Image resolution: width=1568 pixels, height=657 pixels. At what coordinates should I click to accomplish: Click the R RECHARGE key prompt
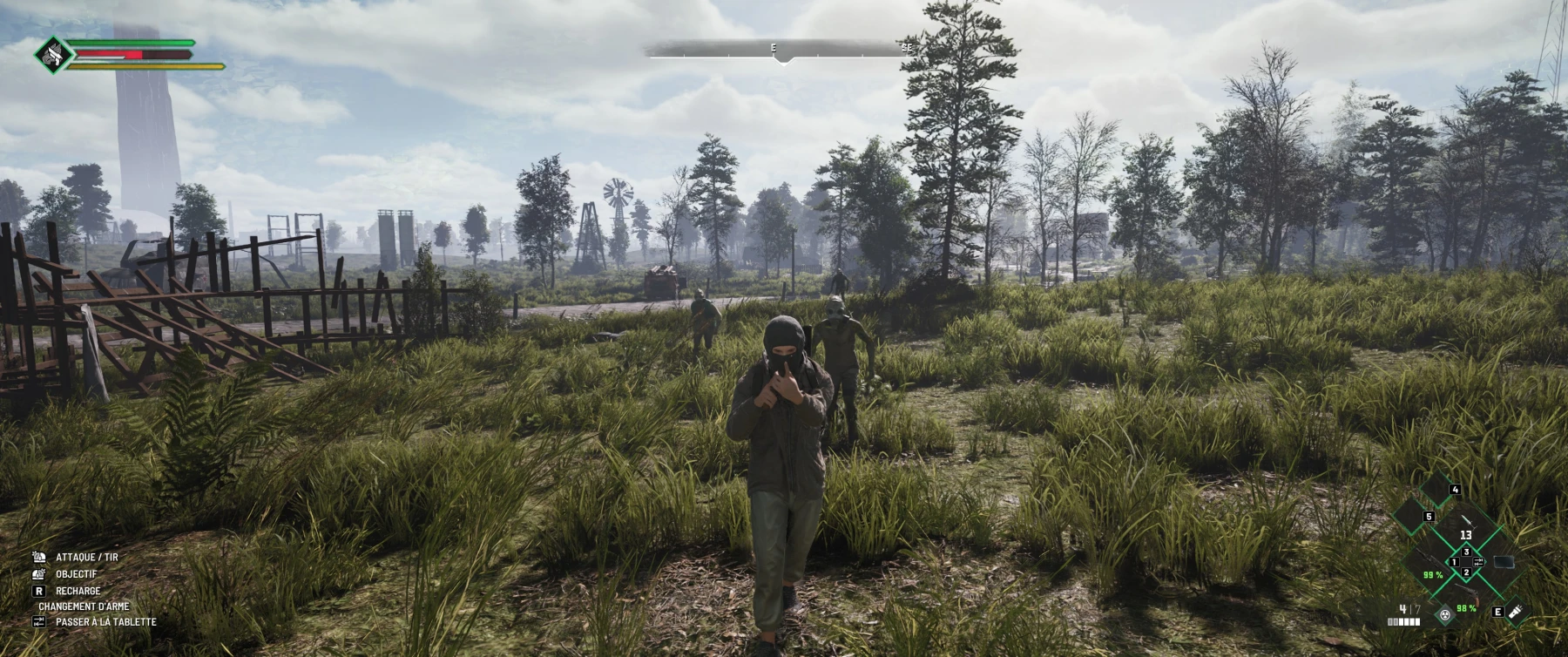39,592
